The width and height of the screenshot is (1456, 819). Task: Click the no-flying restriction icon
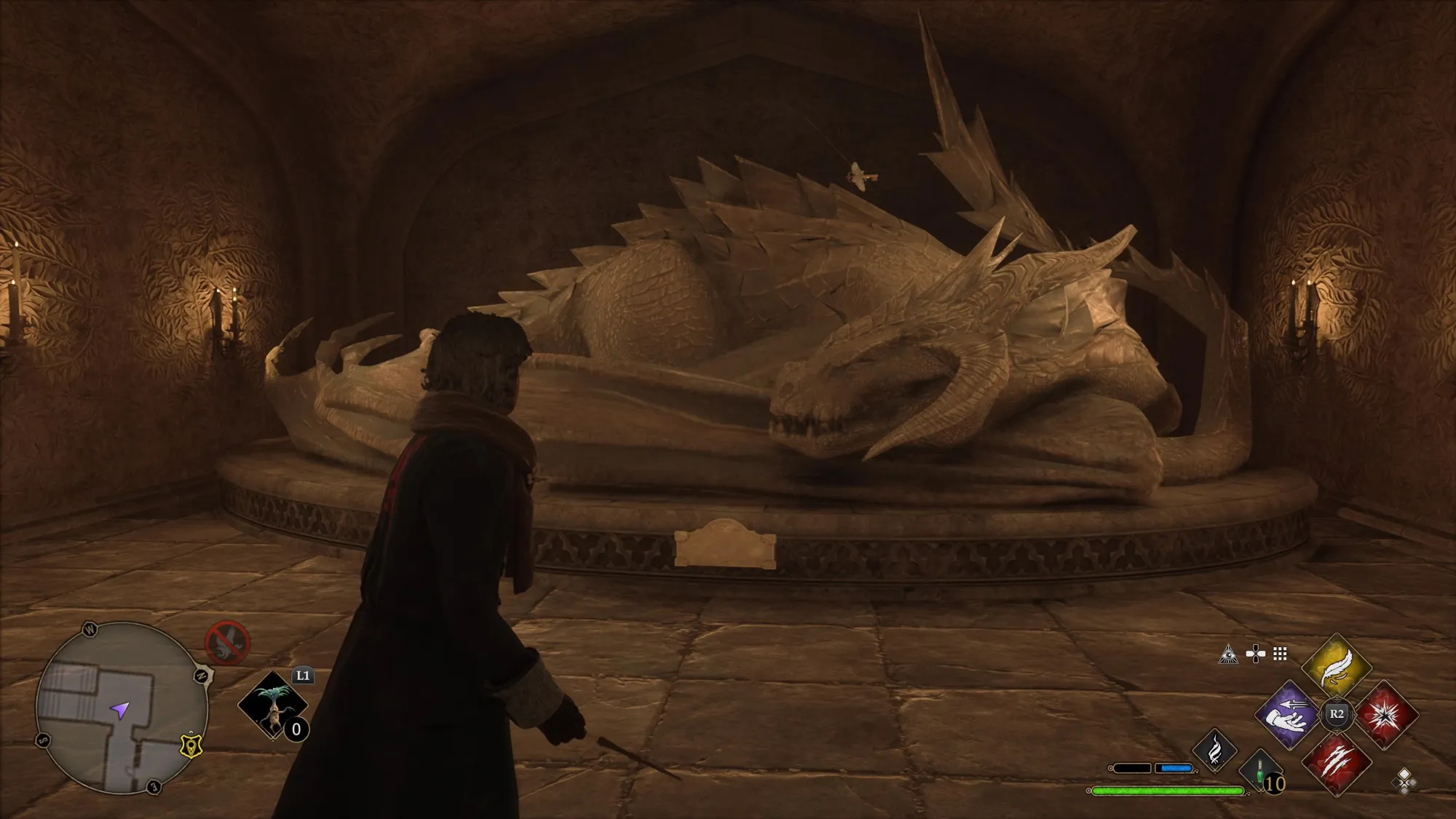[228, 642]
